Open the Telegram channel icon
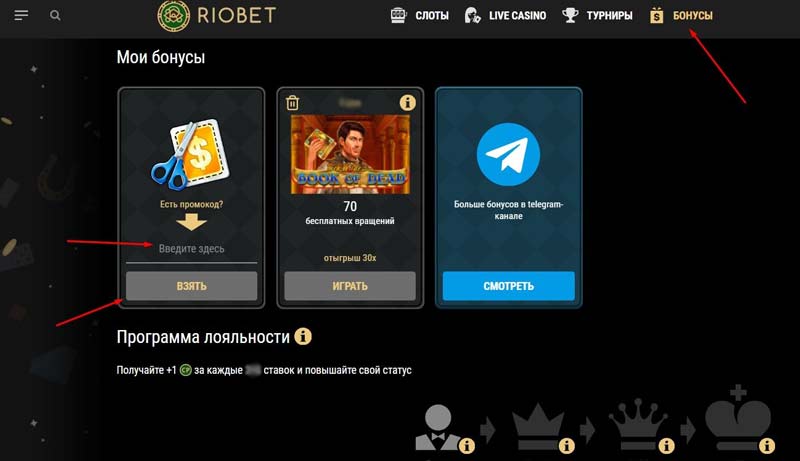This screenshot has height=461, width=800. [508, 155]
